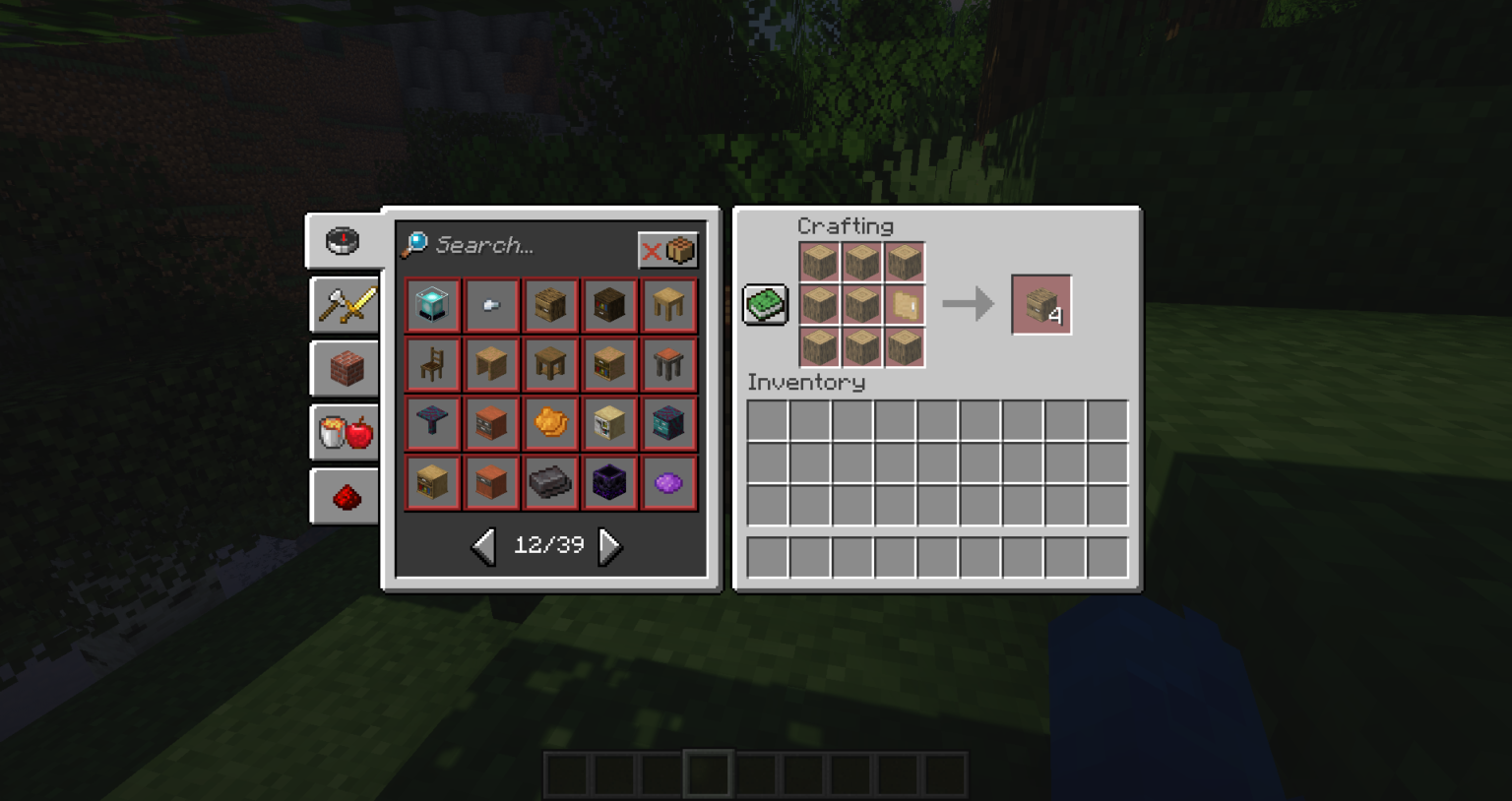Screen dimensions: 1512x801
Task: Switch to the brick blocks tab
Action: 344,368
